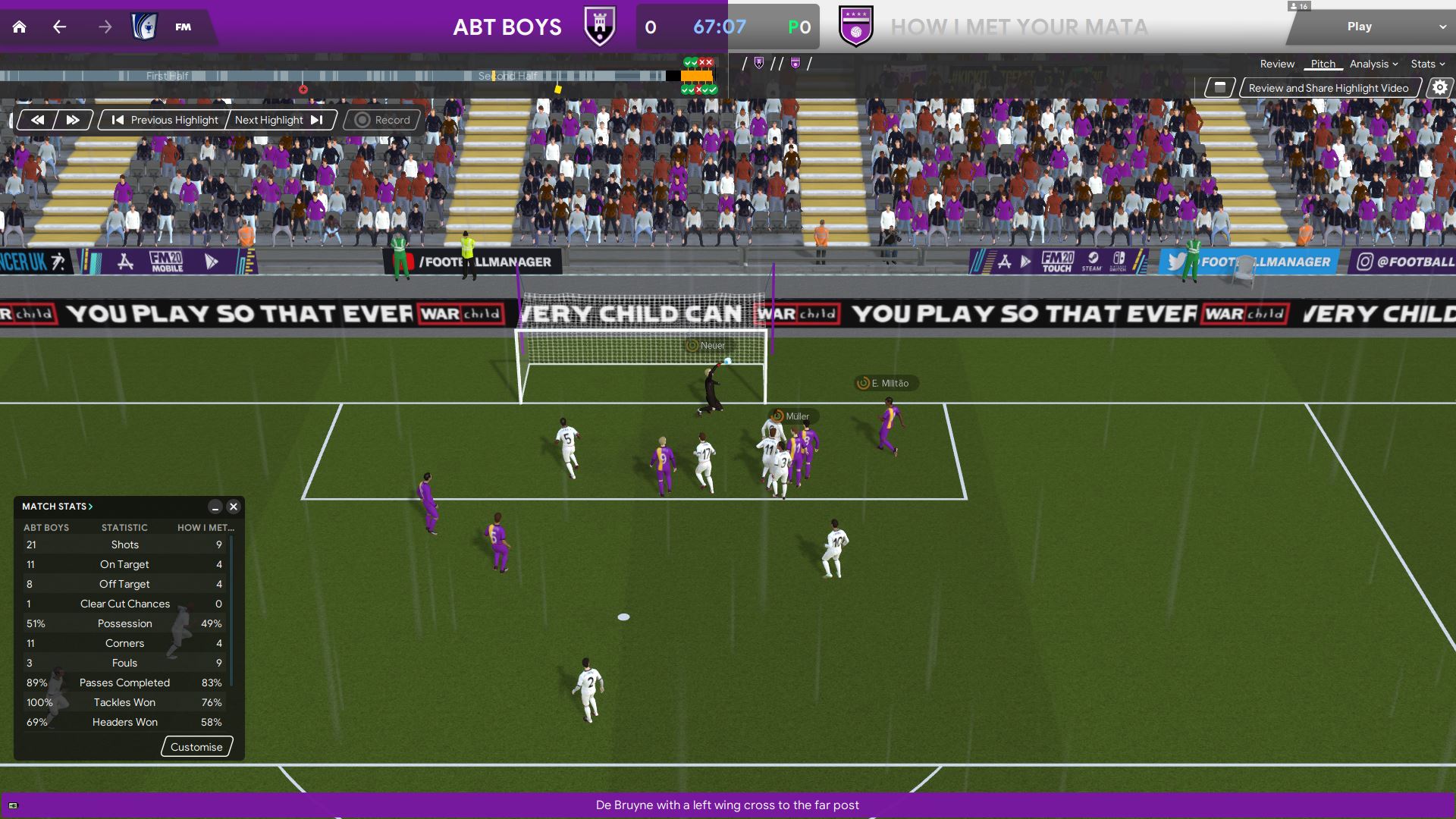
Task: Open the FM menu
Action: pyautogui.click(x=183, y=27)
